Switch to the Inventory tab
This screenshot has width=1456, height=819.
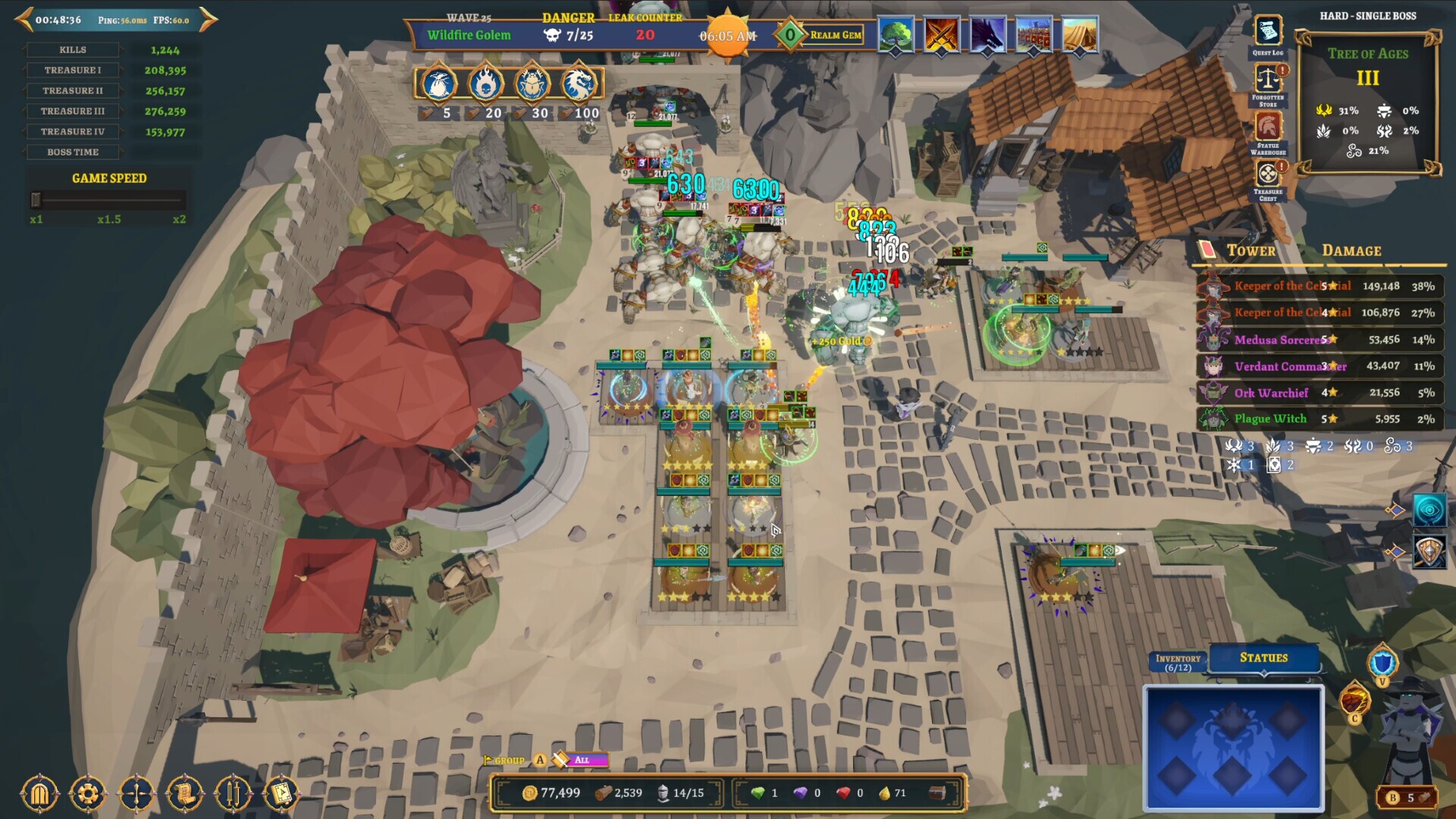tap(1178, 662)
